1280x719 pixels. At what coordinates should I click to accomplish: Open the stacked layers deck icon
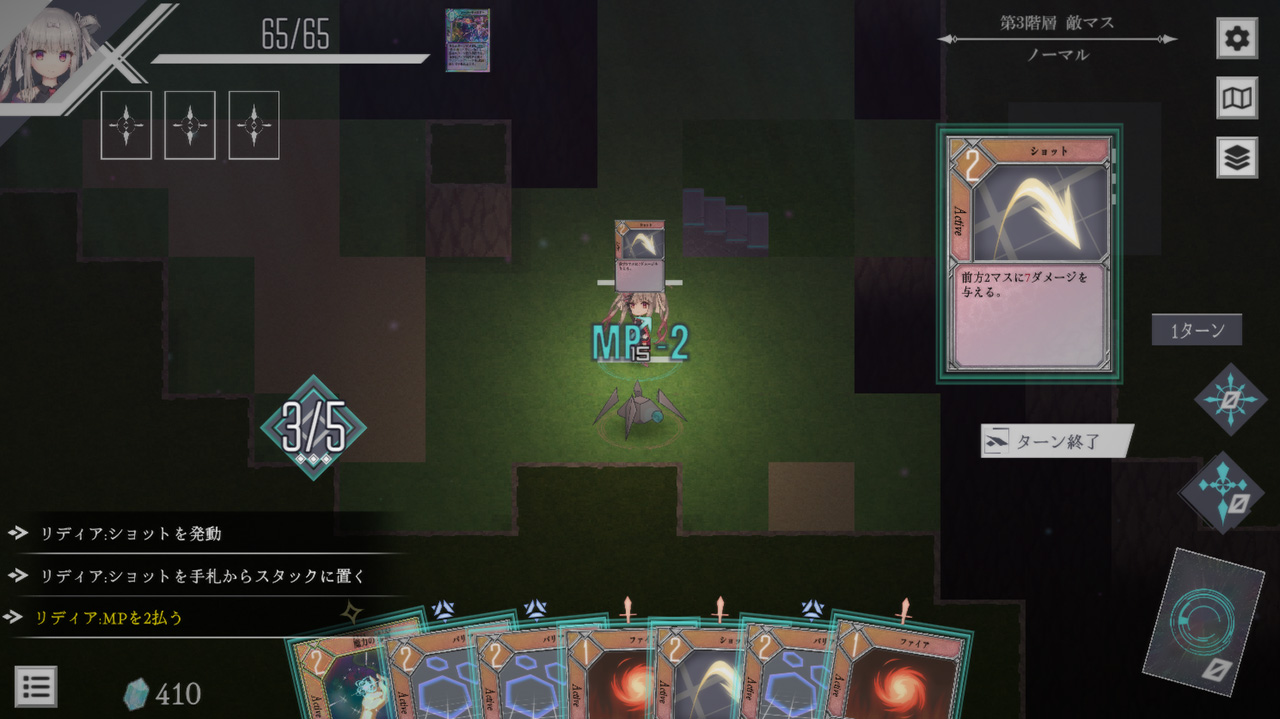point(1237,158)
